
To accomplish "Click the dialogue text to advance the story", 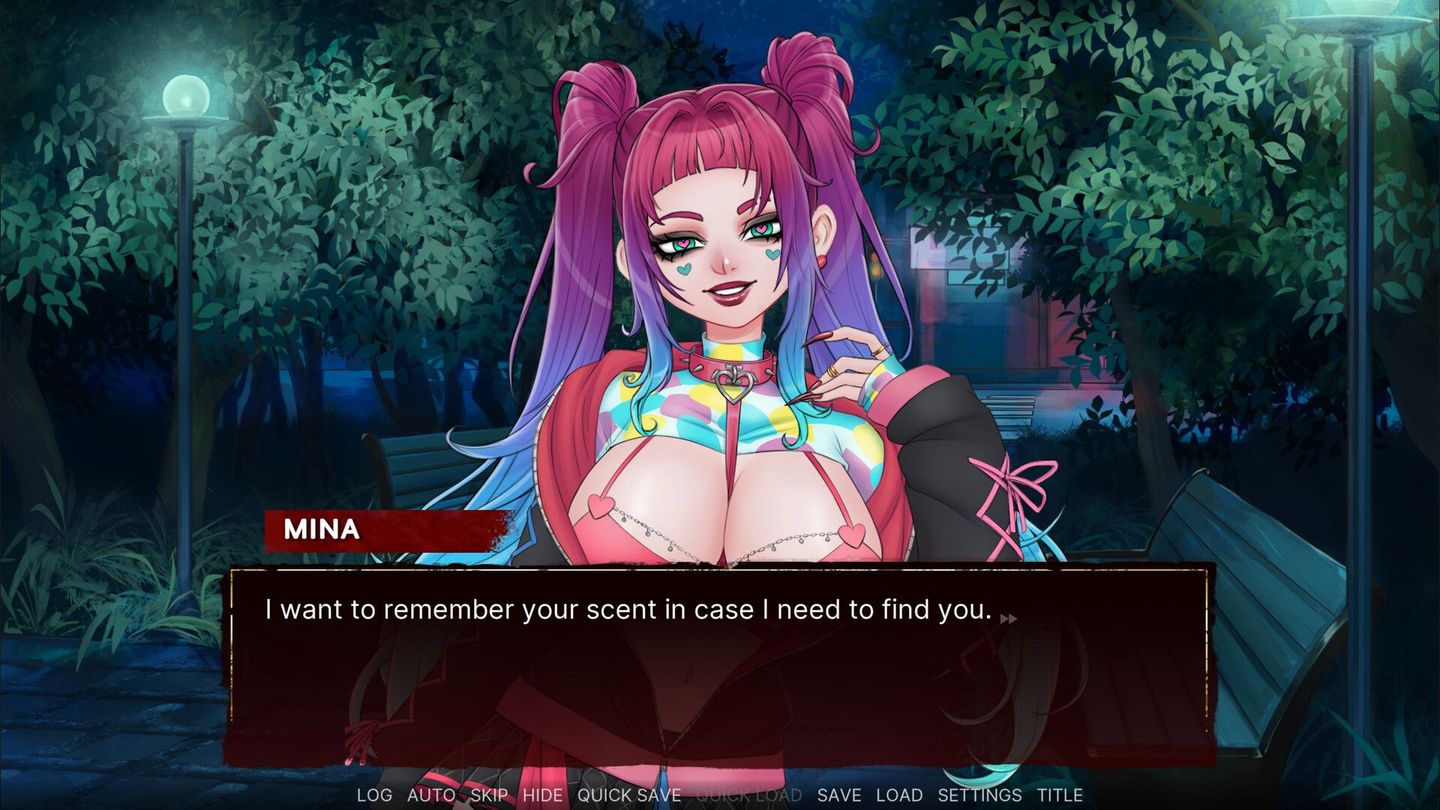I will tap(625, 610).
